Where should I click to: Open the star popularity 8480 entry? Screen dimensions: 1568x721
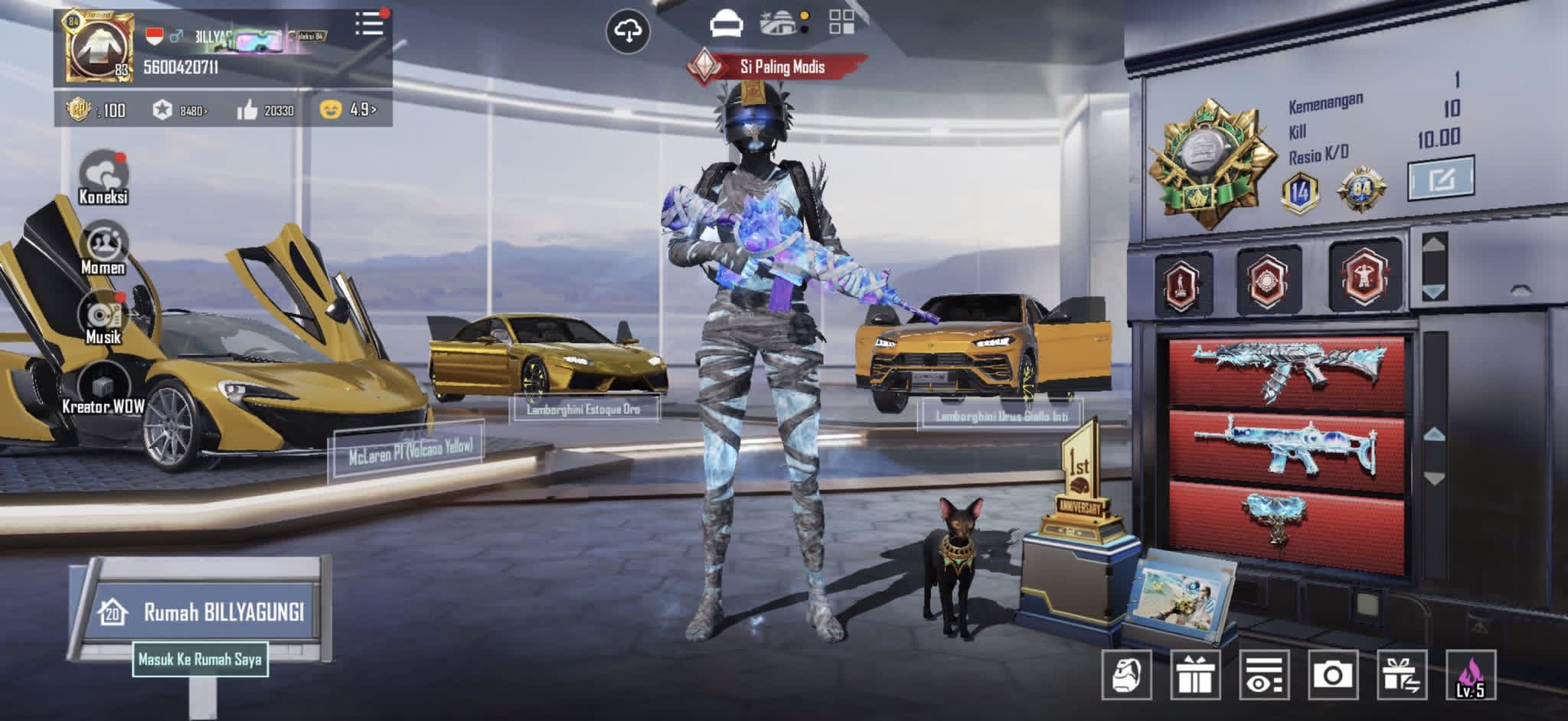[179, 110]
